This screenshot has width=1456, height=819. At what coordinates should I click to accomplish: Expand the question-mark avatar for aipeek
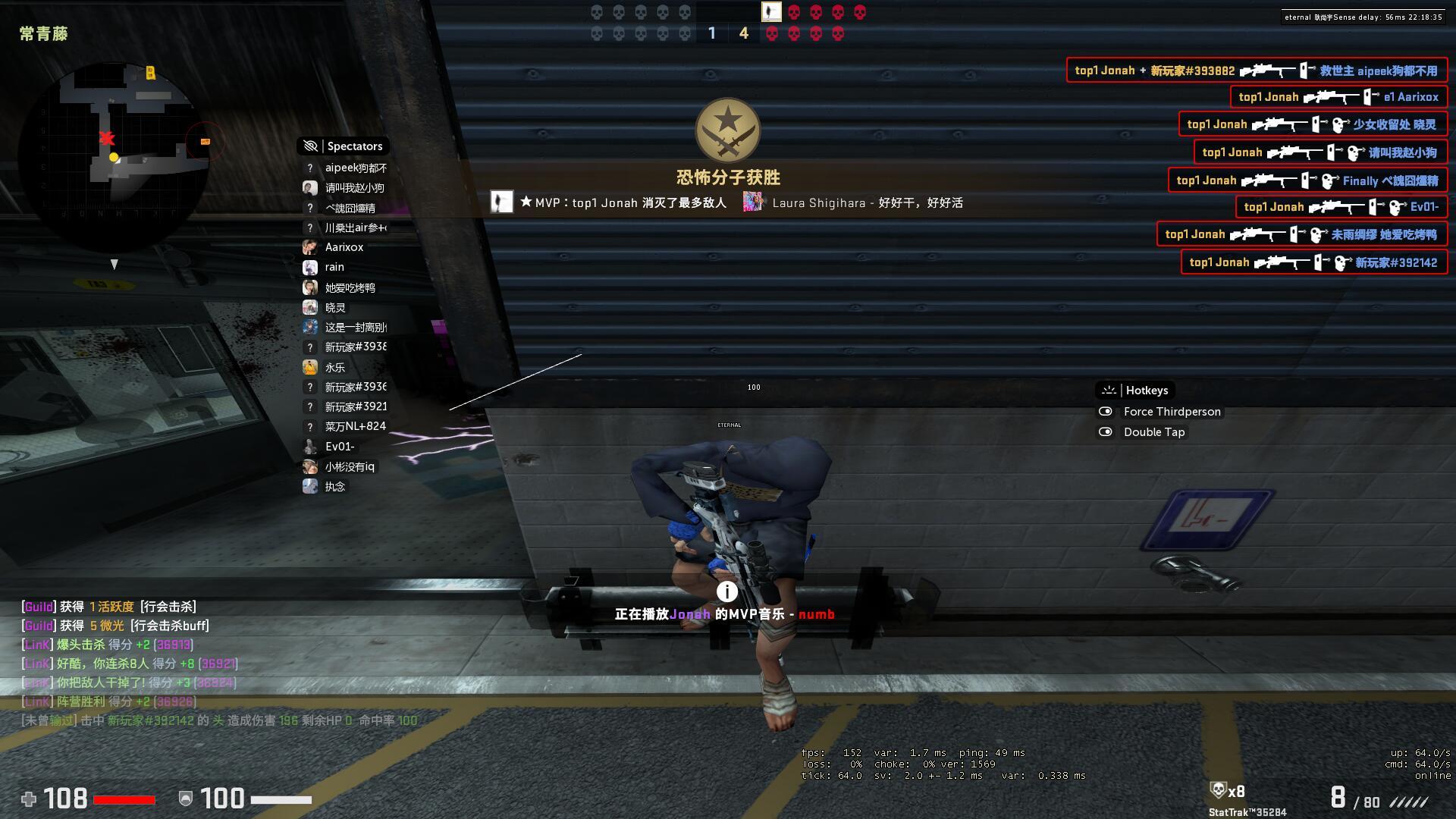click(309, 168)
